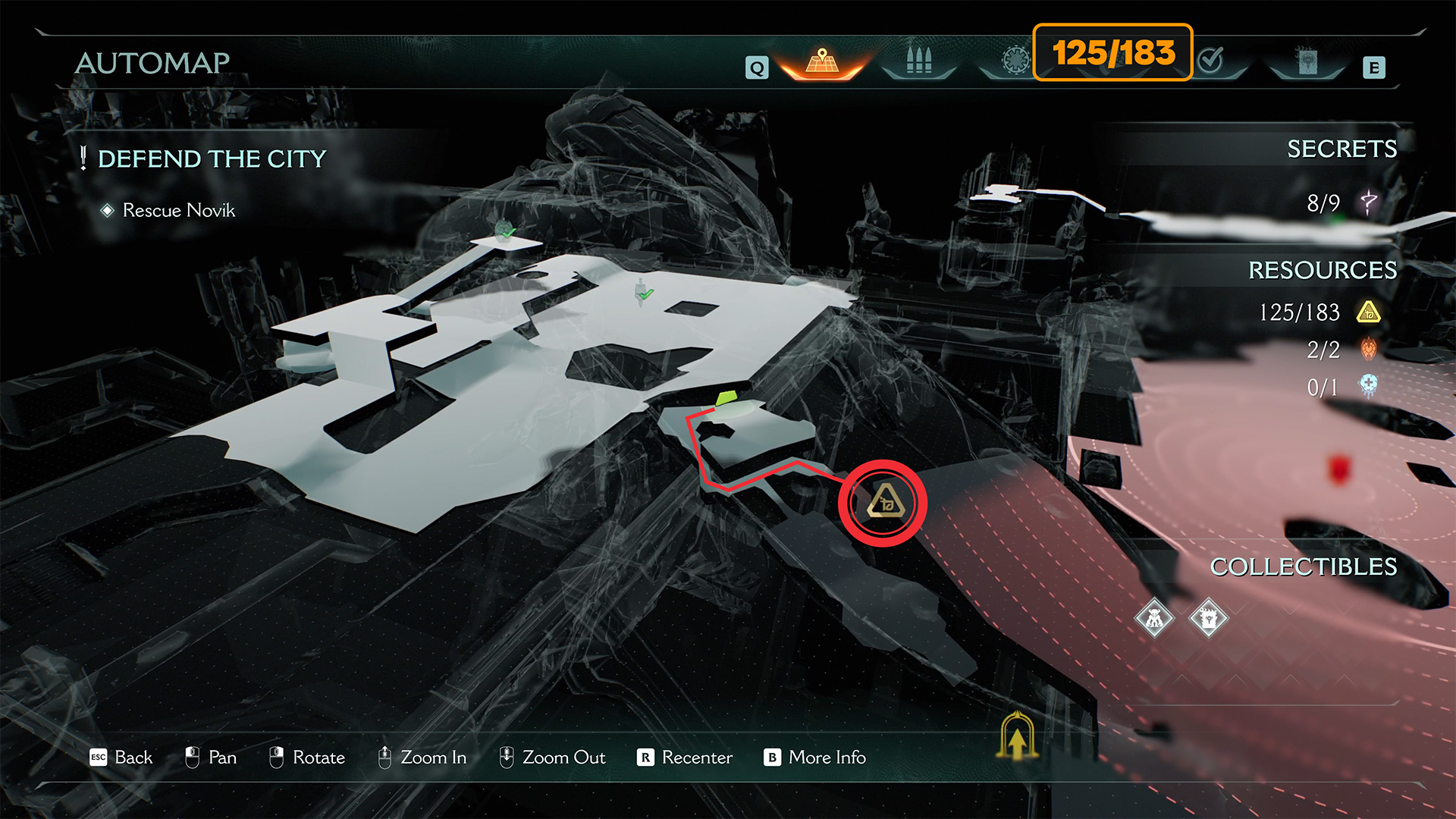Image resolution: width=1456 pixels, height=819 pixels.
Task: Click the yellow gate arrow map marker
Action: (1017, 736)
